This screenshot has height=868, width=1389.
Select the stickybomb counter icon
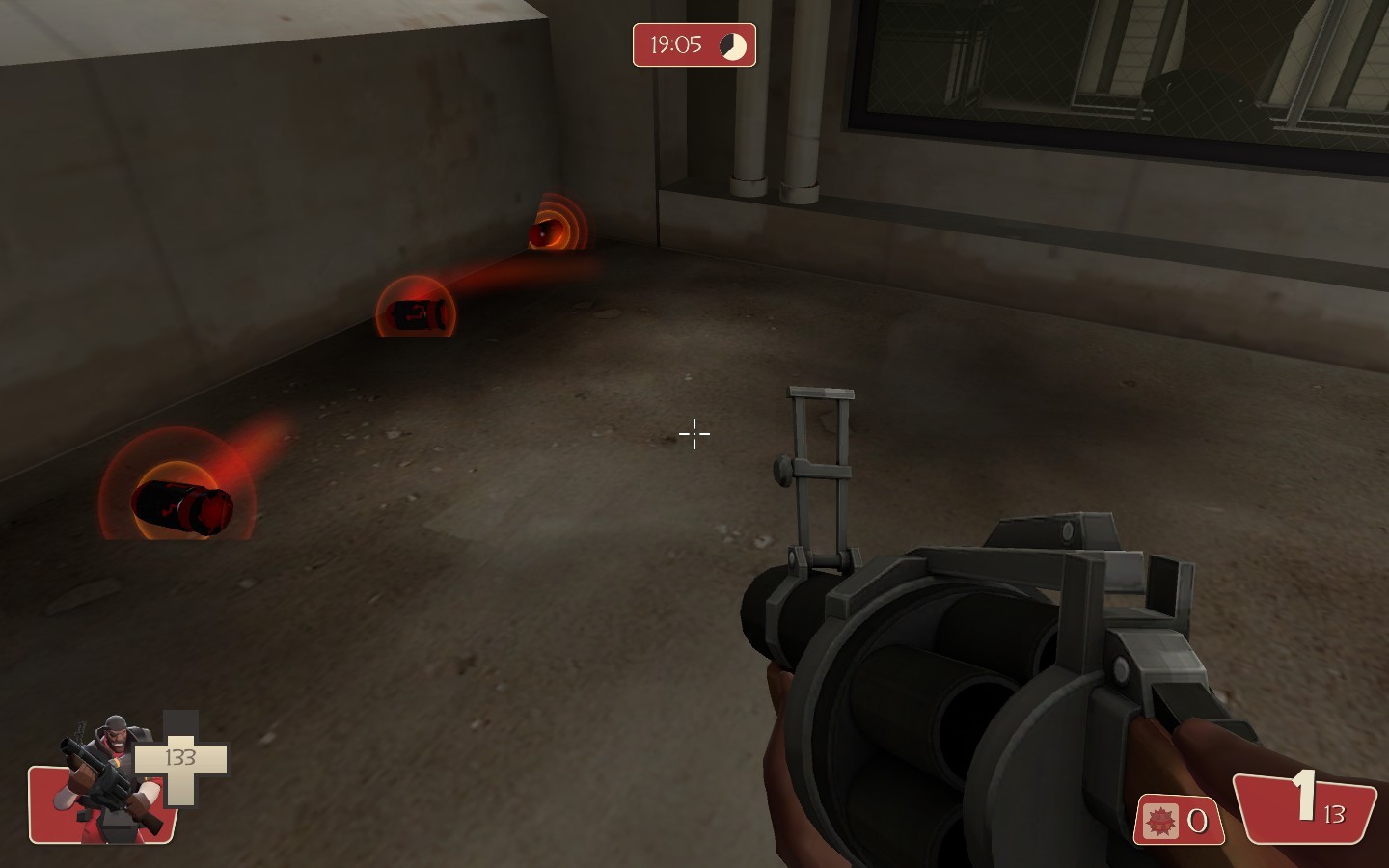pos(1162,822)
